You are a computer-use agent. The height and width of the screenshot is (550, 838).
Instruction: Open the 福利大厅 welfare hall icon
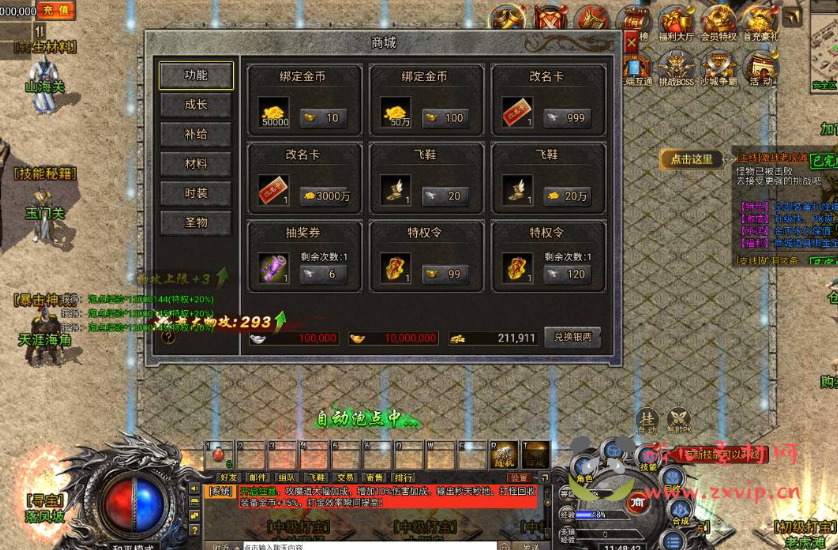click(677, 22)
